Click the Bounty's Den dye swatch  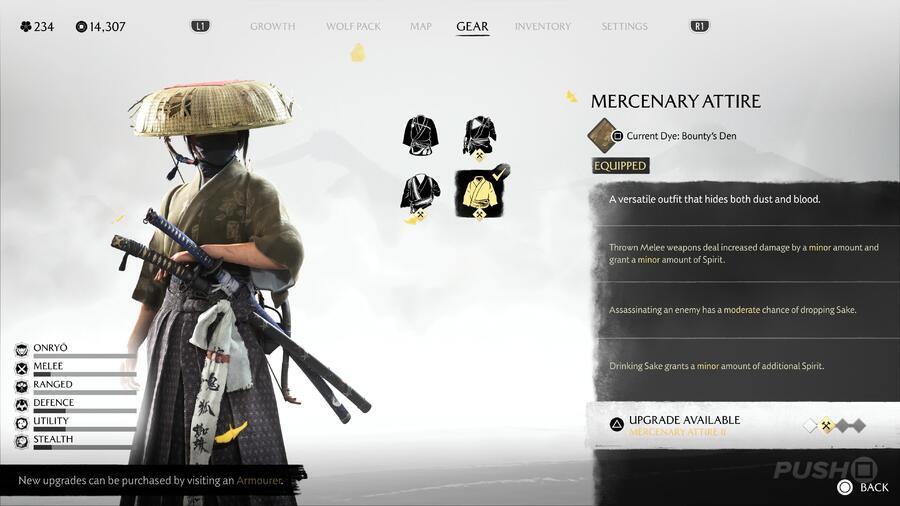tap(603, 135)
